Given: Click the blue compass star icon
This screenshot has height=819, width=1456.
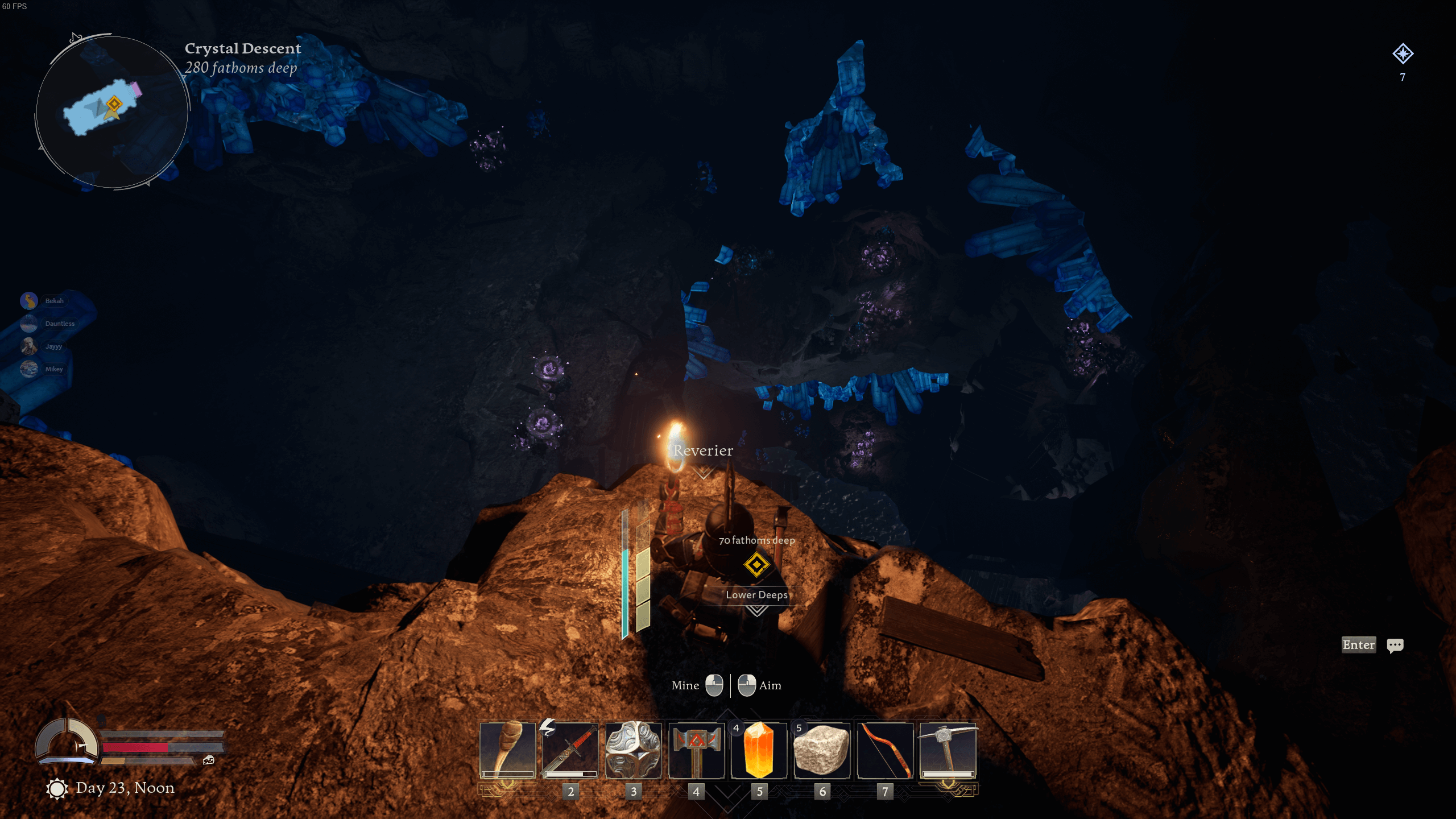Looking at the screenshot, I should (1403, 54).
